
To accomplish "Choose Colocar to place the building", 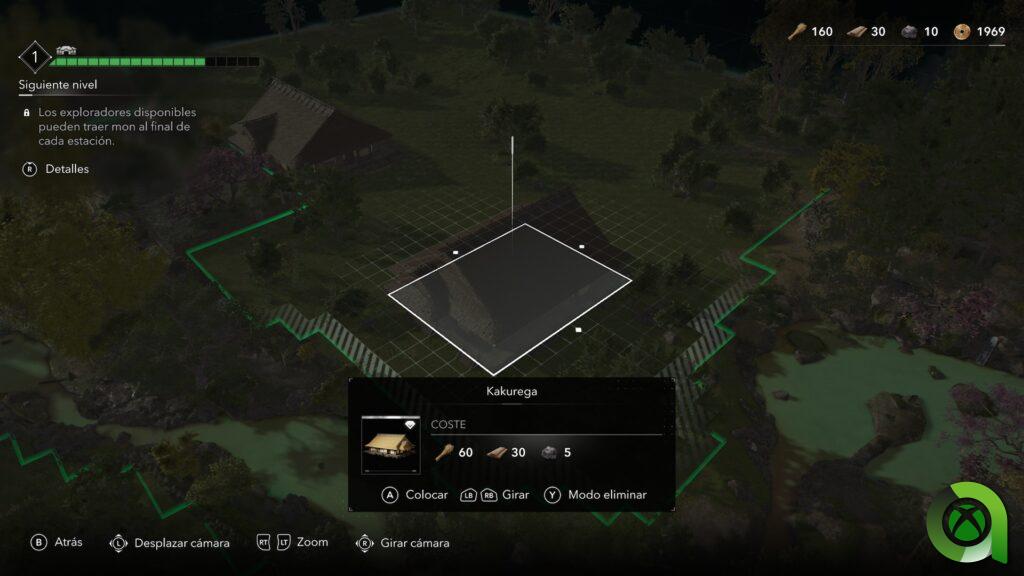I will [x=416, y=495].
